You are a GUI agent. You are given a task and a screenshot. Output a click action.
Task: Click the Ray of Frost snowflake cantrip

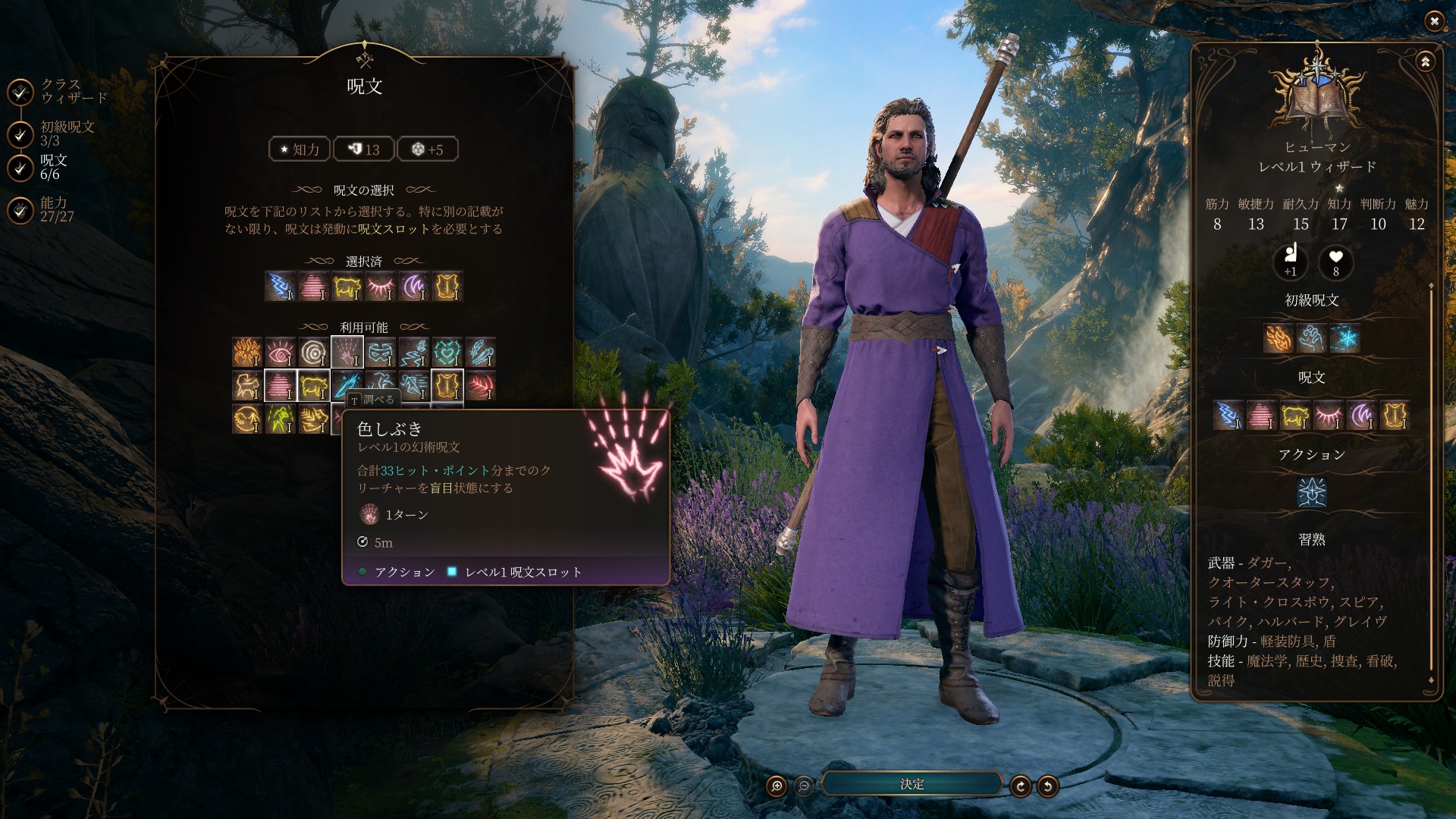[x=1345, y=338]
